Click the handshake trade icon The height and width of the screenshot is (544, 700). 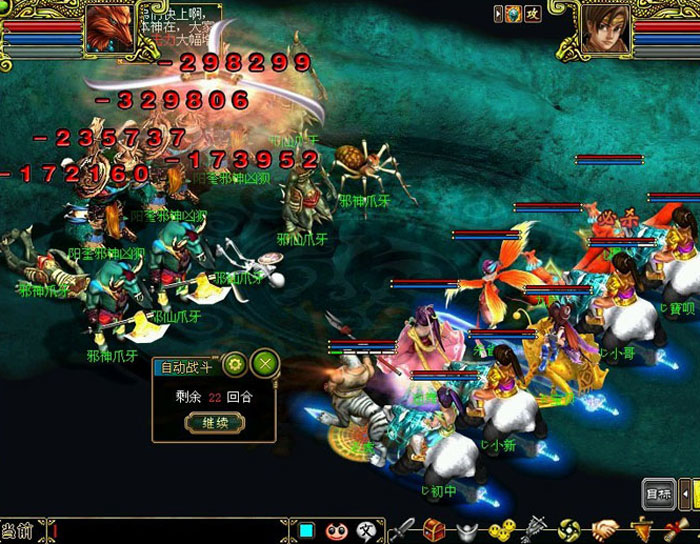[x=605, y=530]
